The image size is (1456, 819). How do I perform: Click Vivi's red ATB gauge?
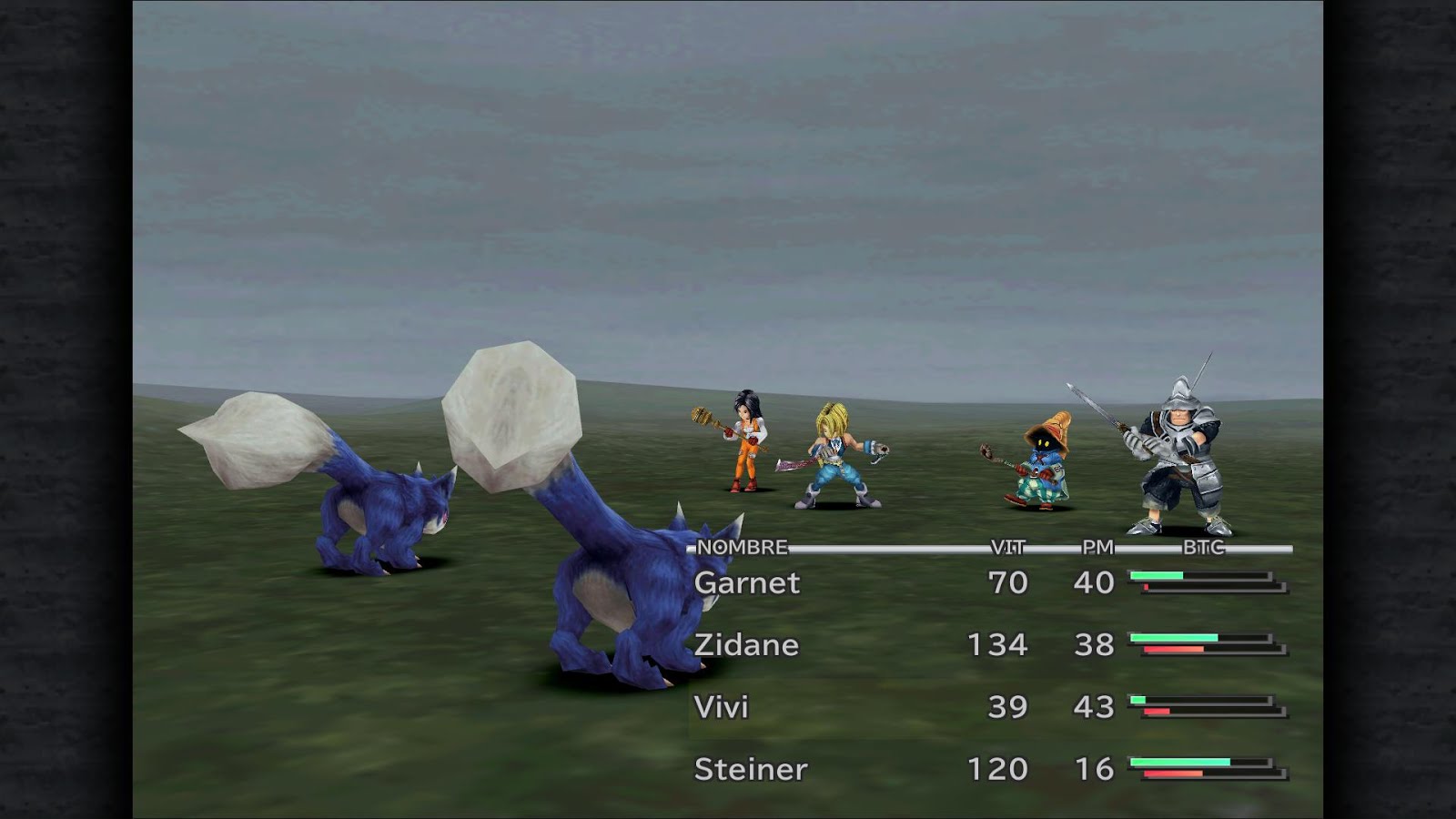pos(1156,710)
